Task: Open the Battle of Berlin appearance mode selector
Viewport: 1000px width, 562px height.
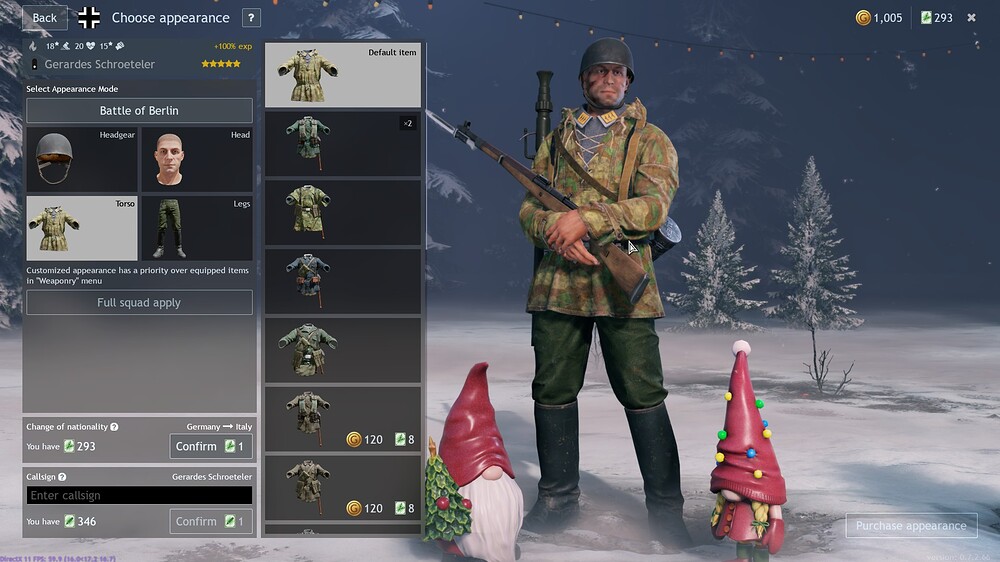Action: (139, 110)
